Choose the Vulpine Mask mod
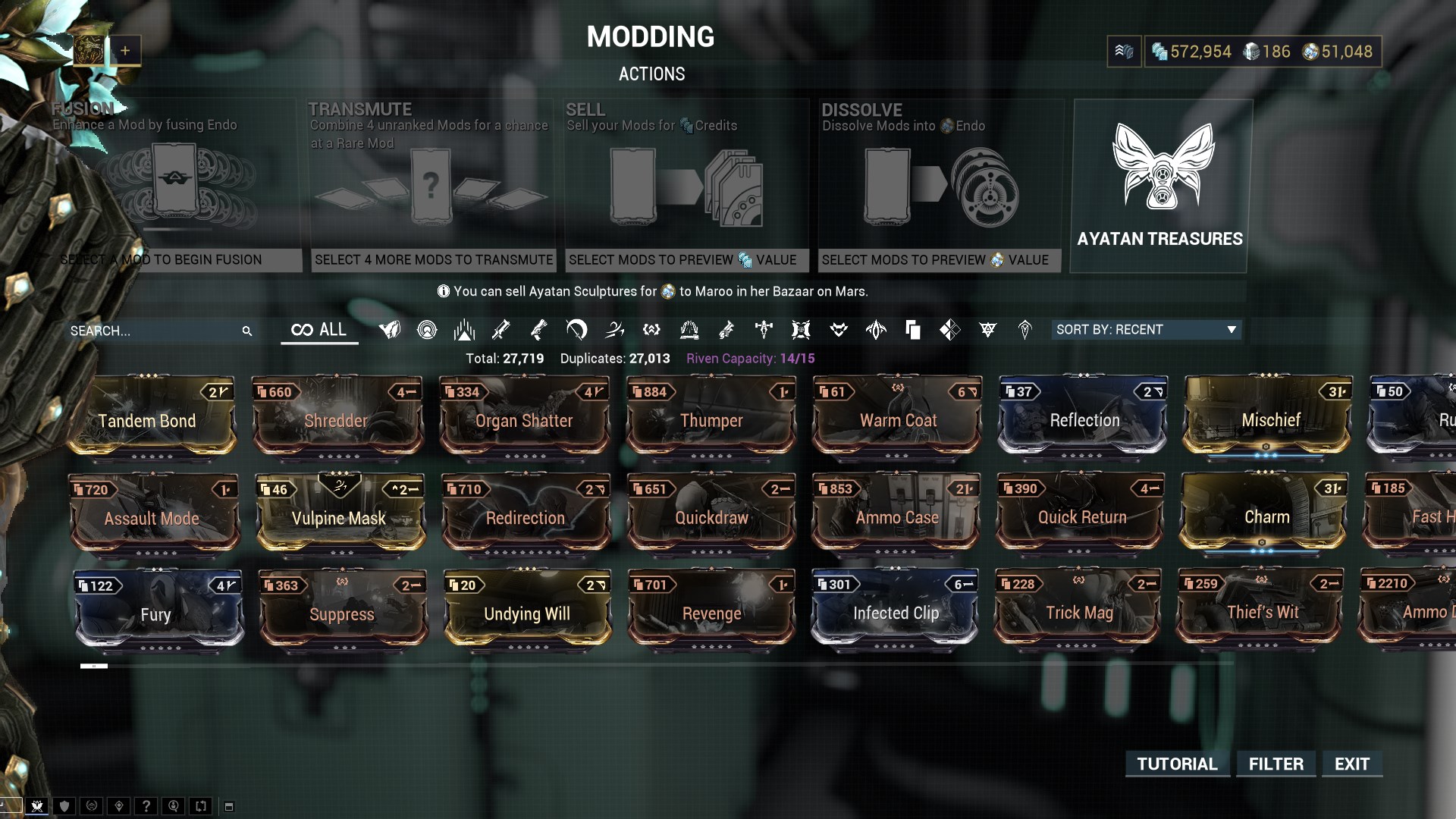The image size is (1456, 819). pyautogui.click(x=339, y=513)
